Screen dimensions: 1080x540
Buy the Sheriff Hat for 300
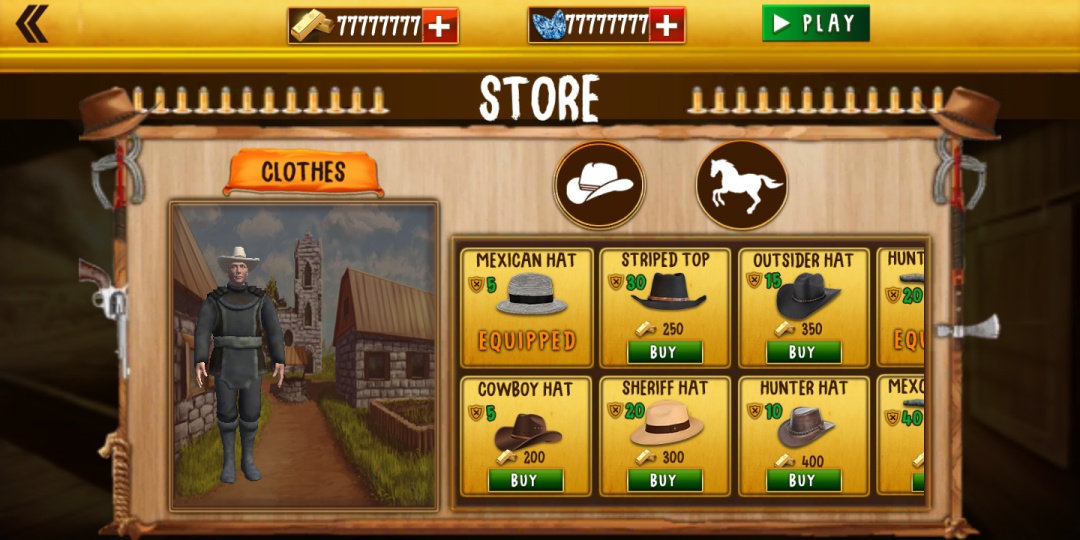[x=665, y=480]
